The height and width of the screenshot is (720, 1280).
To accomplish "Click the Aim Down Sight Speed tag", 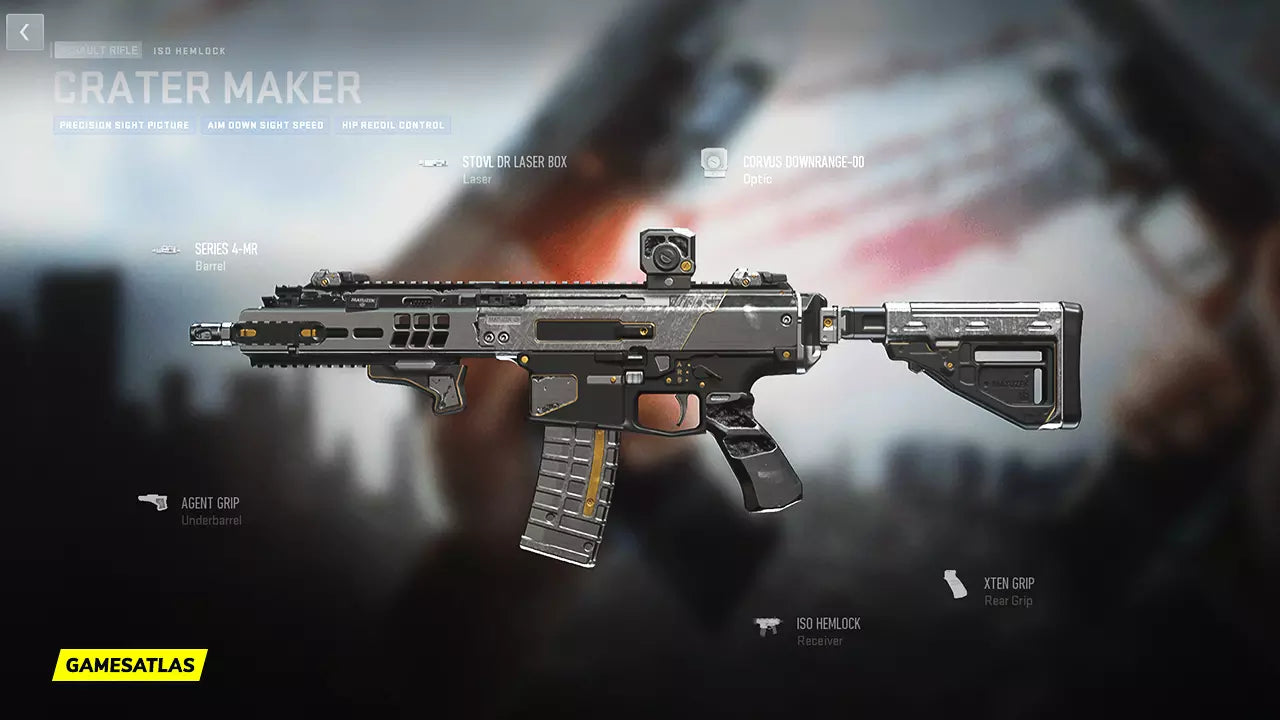I will (265, 126).
